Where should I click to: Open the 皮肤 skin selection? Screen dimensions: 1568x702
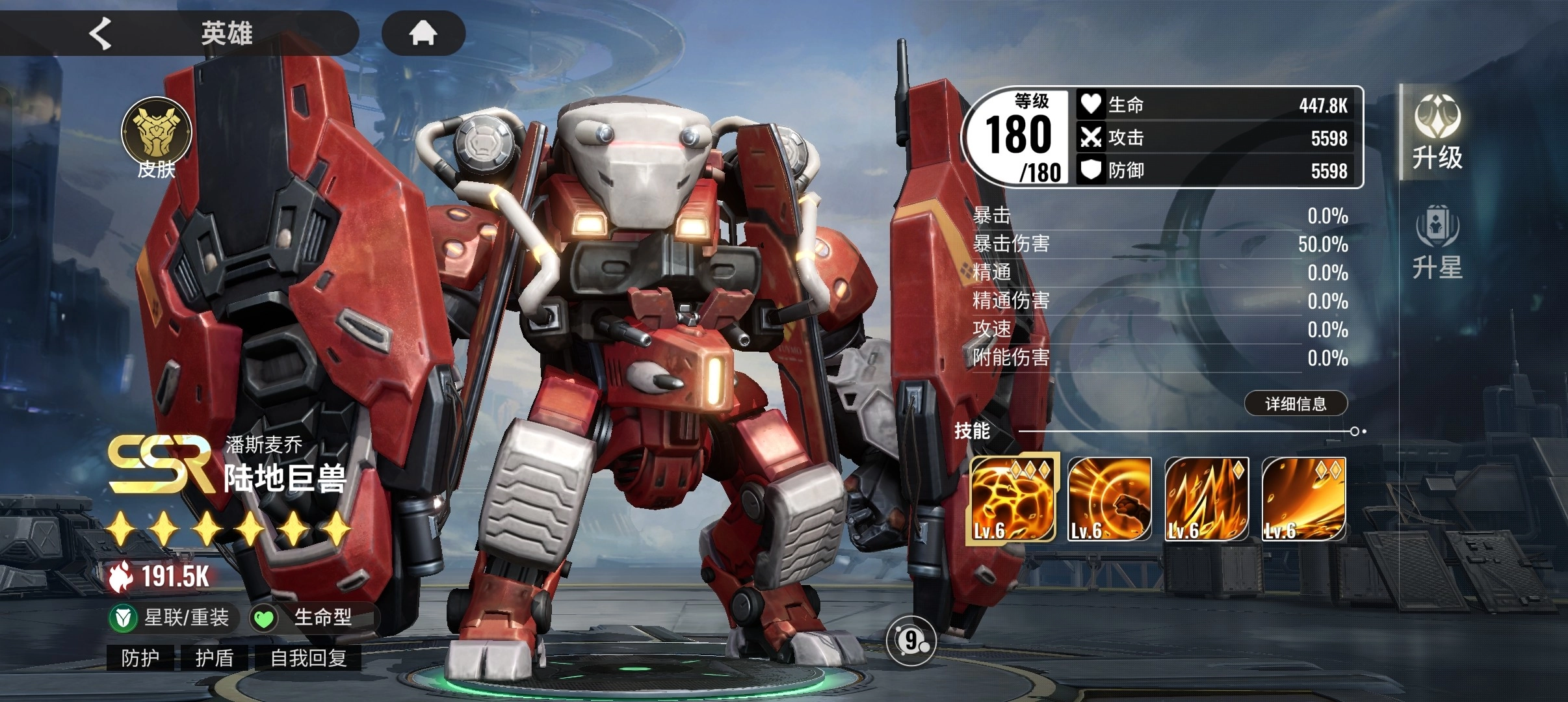[x=156, y=138]
